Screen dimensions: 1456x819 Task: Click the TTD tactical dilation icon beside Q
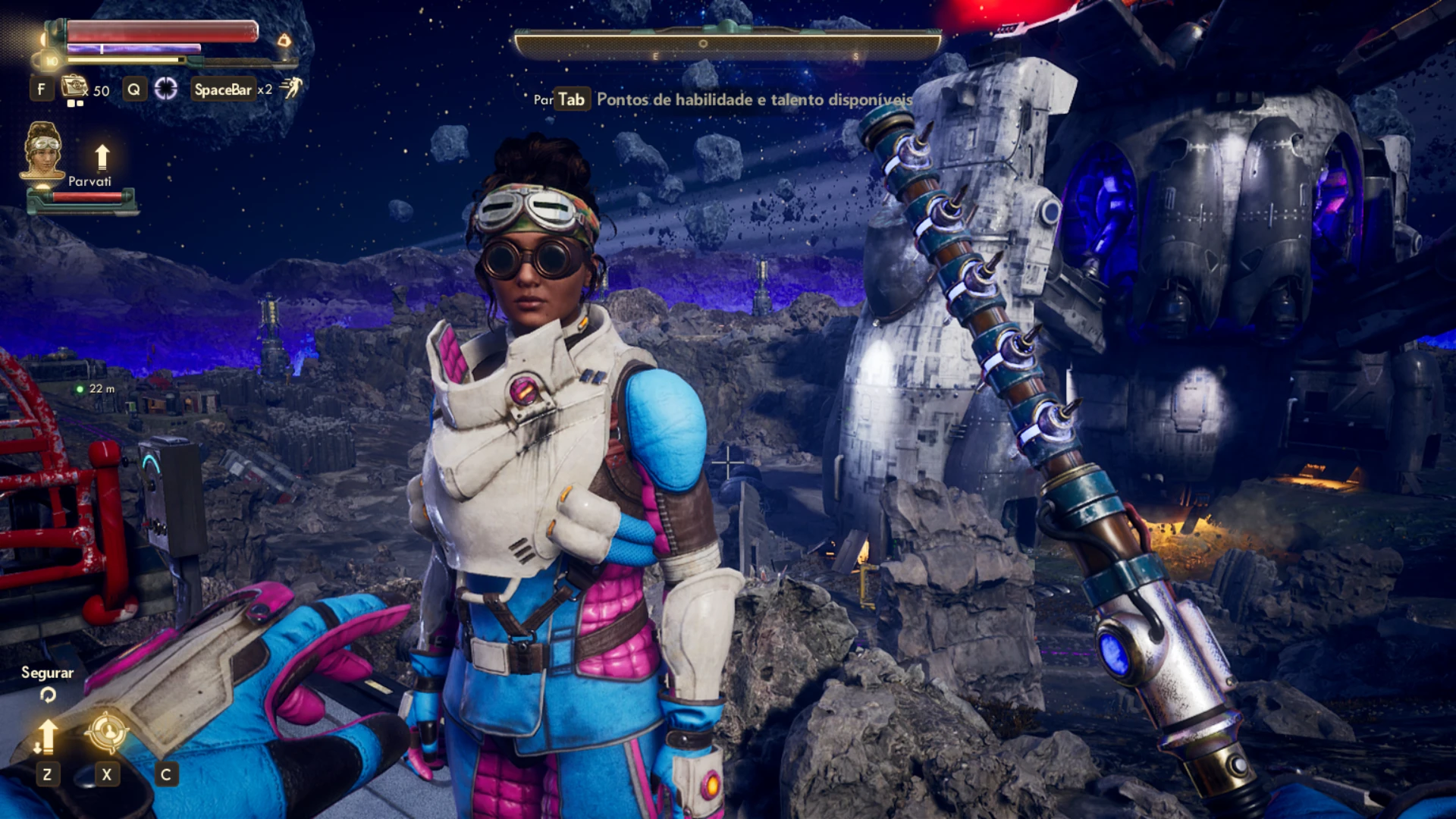pos(166,89)
